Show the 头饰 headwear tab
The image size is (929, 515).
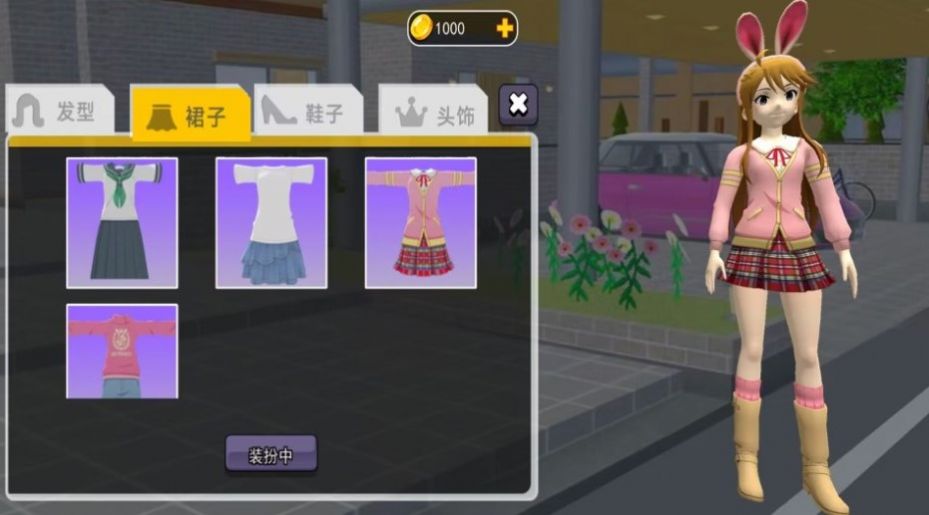435,114
